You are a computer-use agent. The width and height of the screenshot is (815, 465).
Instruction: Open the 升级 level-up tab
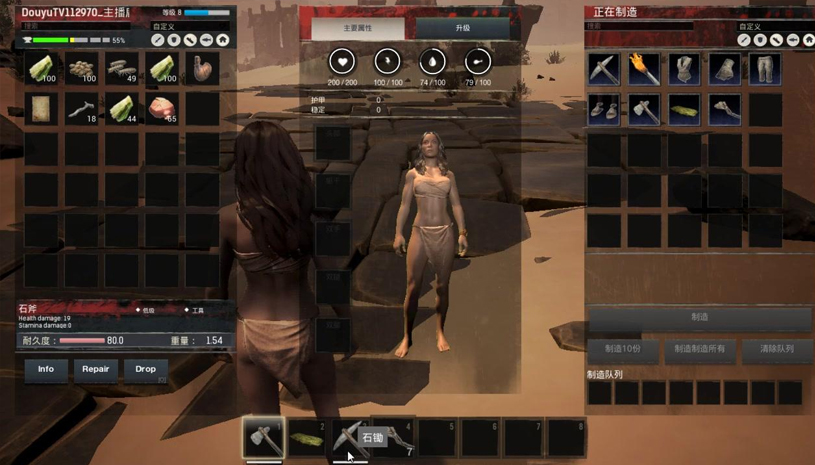click(x=463, y=28)
